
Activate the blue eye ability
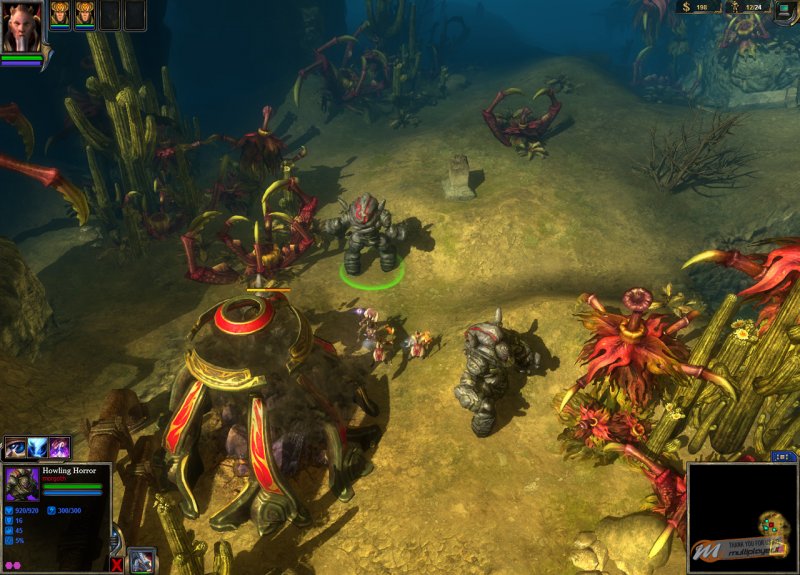point(15,448)
